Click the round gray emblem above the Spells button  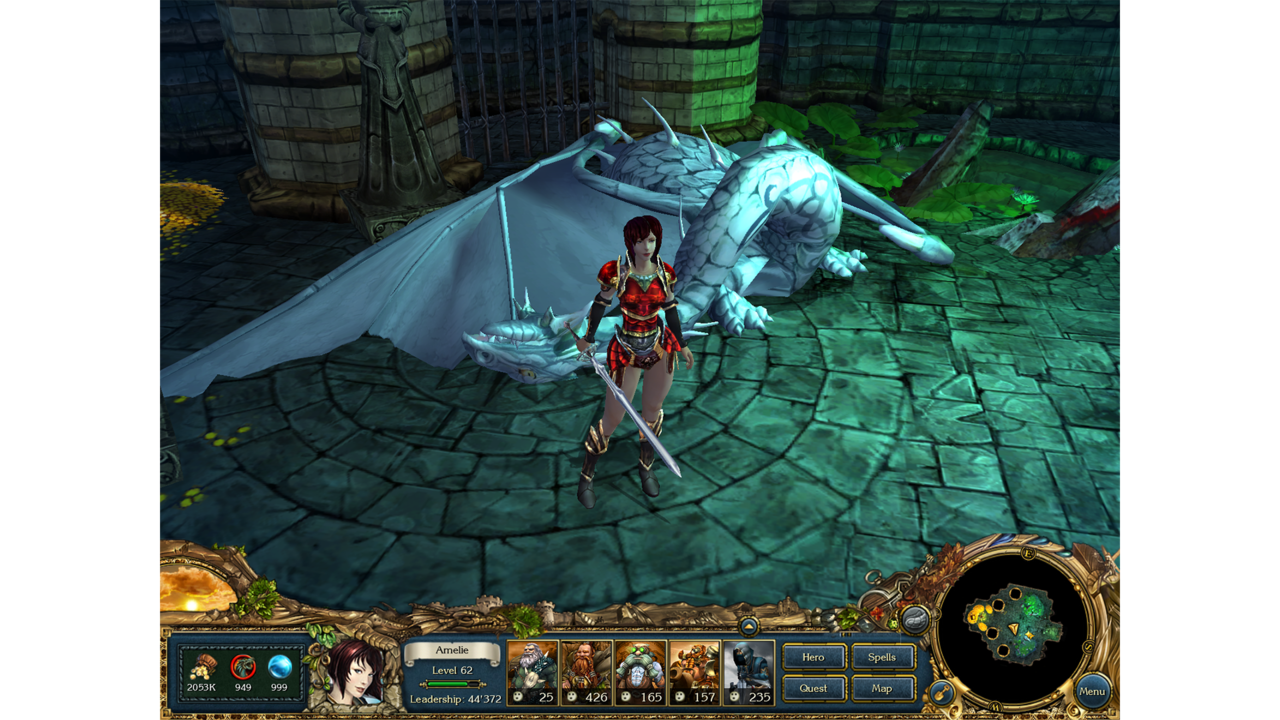point(914,620)
